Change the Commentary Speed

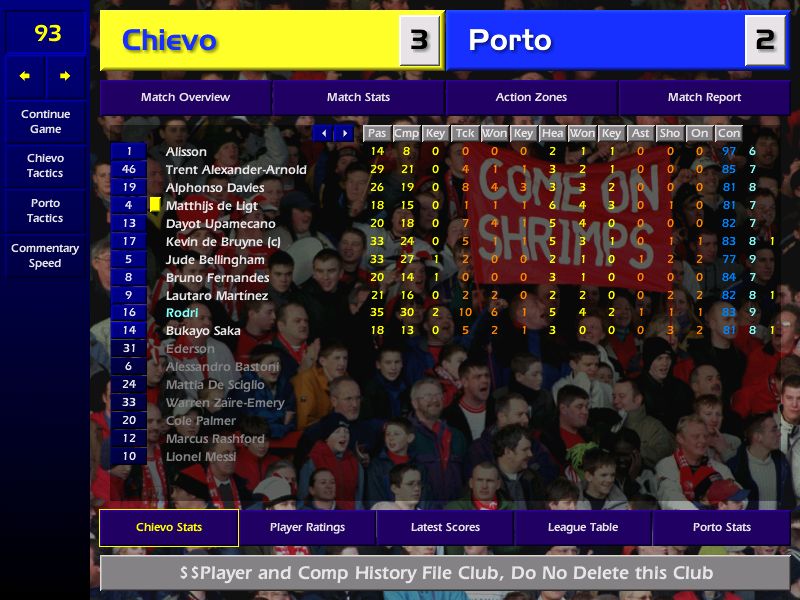tap(45, 256)
